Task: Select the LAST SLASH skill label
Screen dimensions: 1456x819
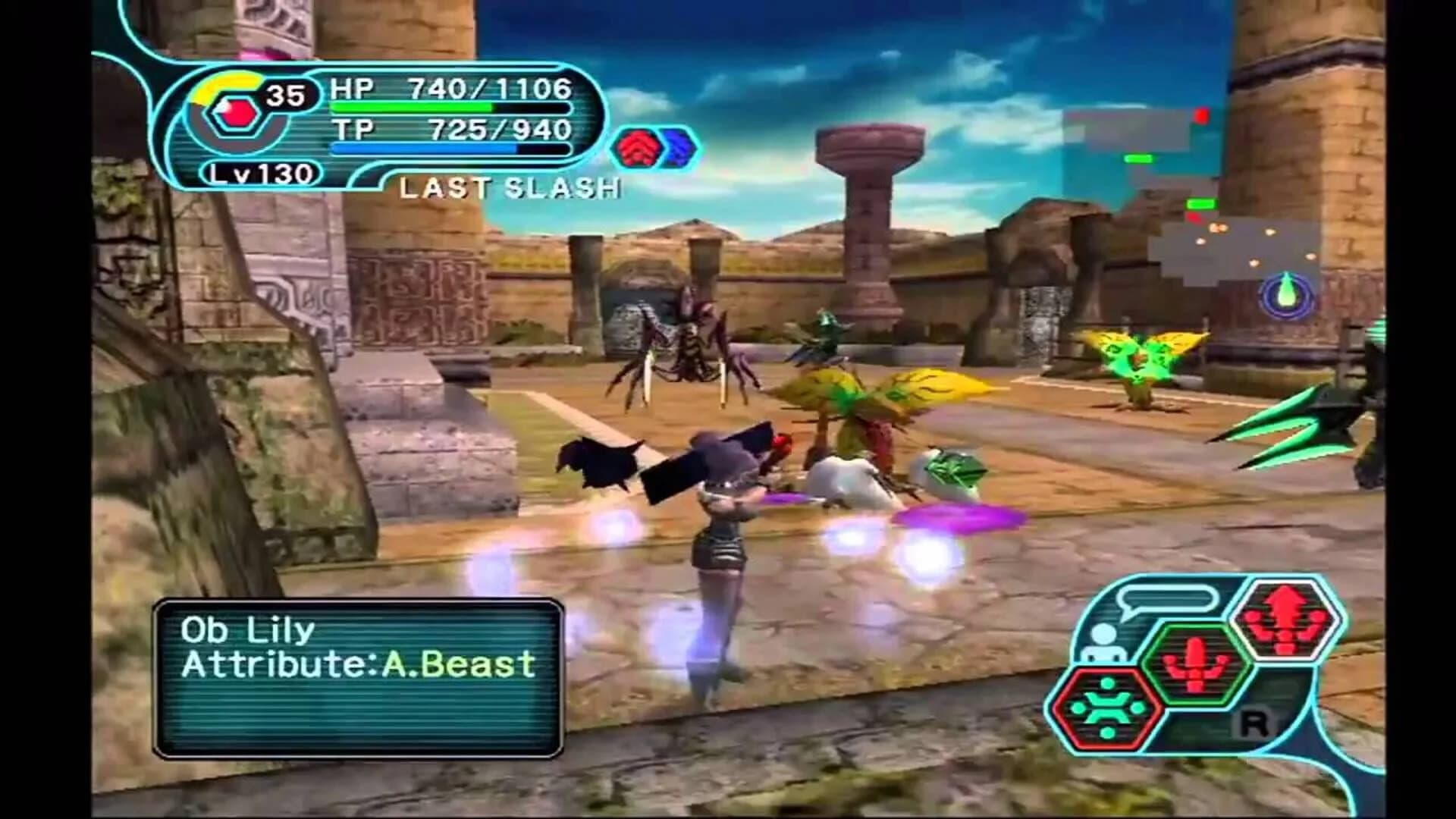Action: click(x=510, y=186)
